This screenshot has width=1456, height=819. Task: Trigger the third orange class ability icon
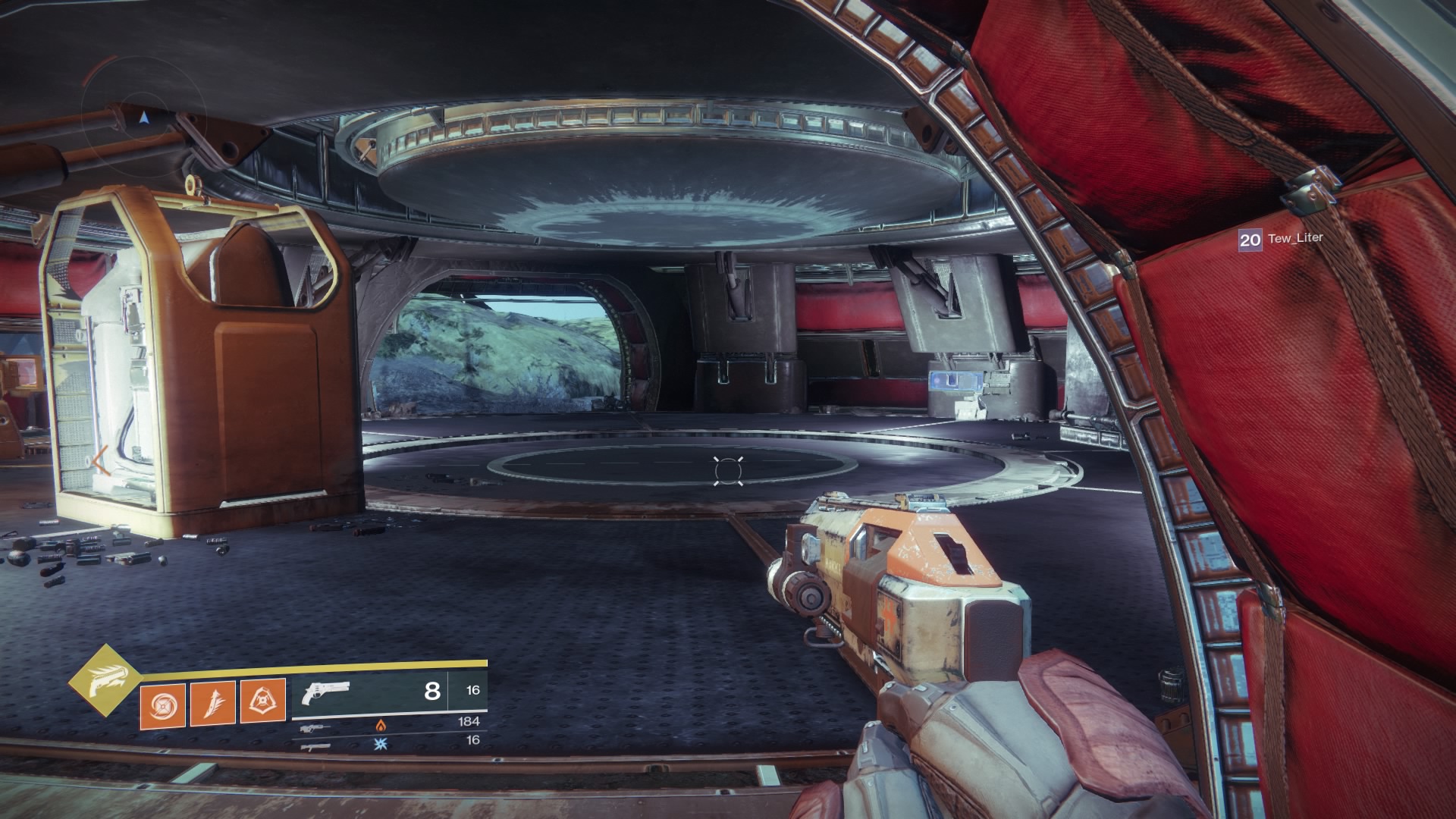click(x=262, y=701)
